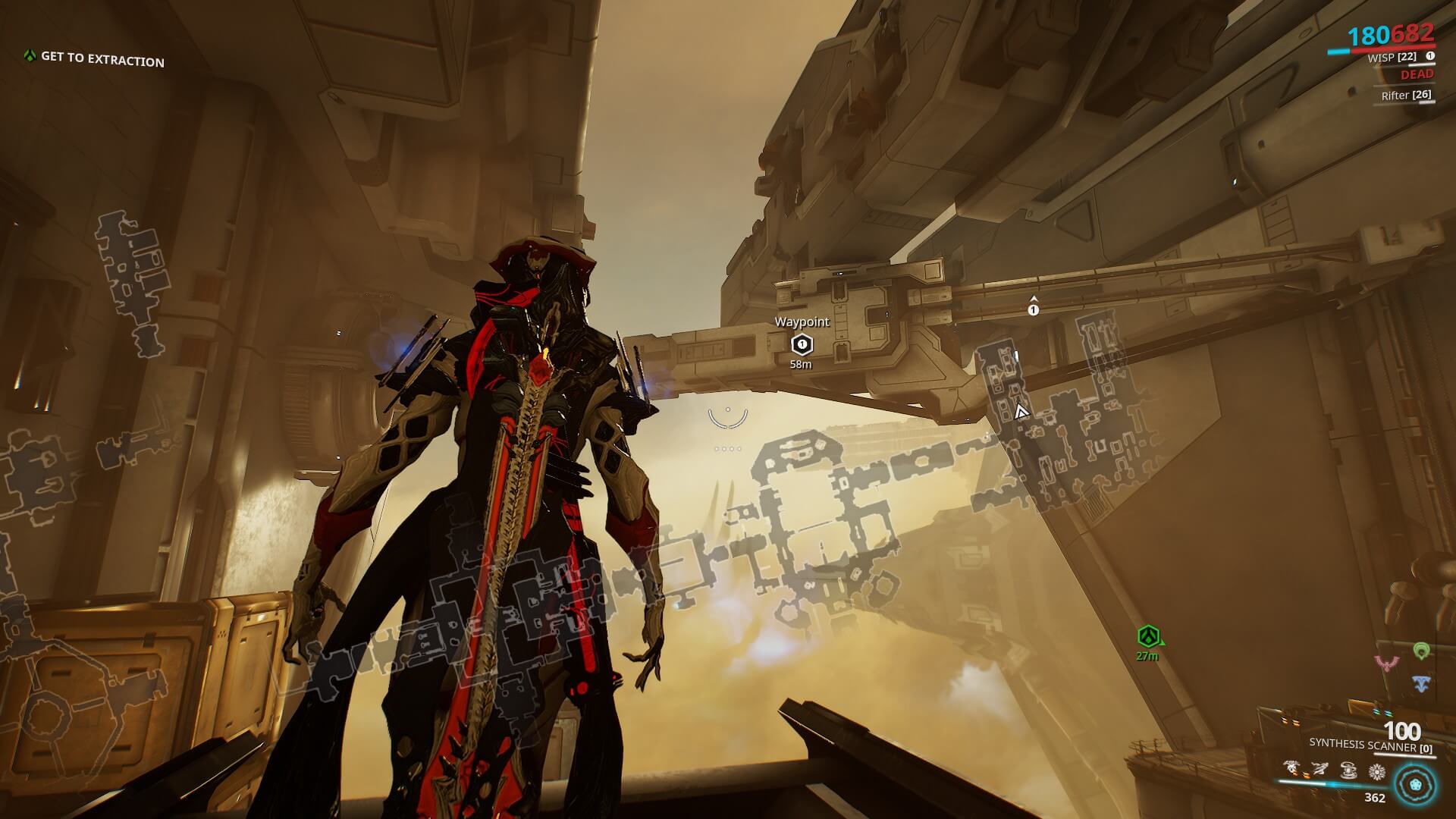Click the glowing circular energy emblem
This screenshot has width=1456, height=819.
coord(1415,783)
